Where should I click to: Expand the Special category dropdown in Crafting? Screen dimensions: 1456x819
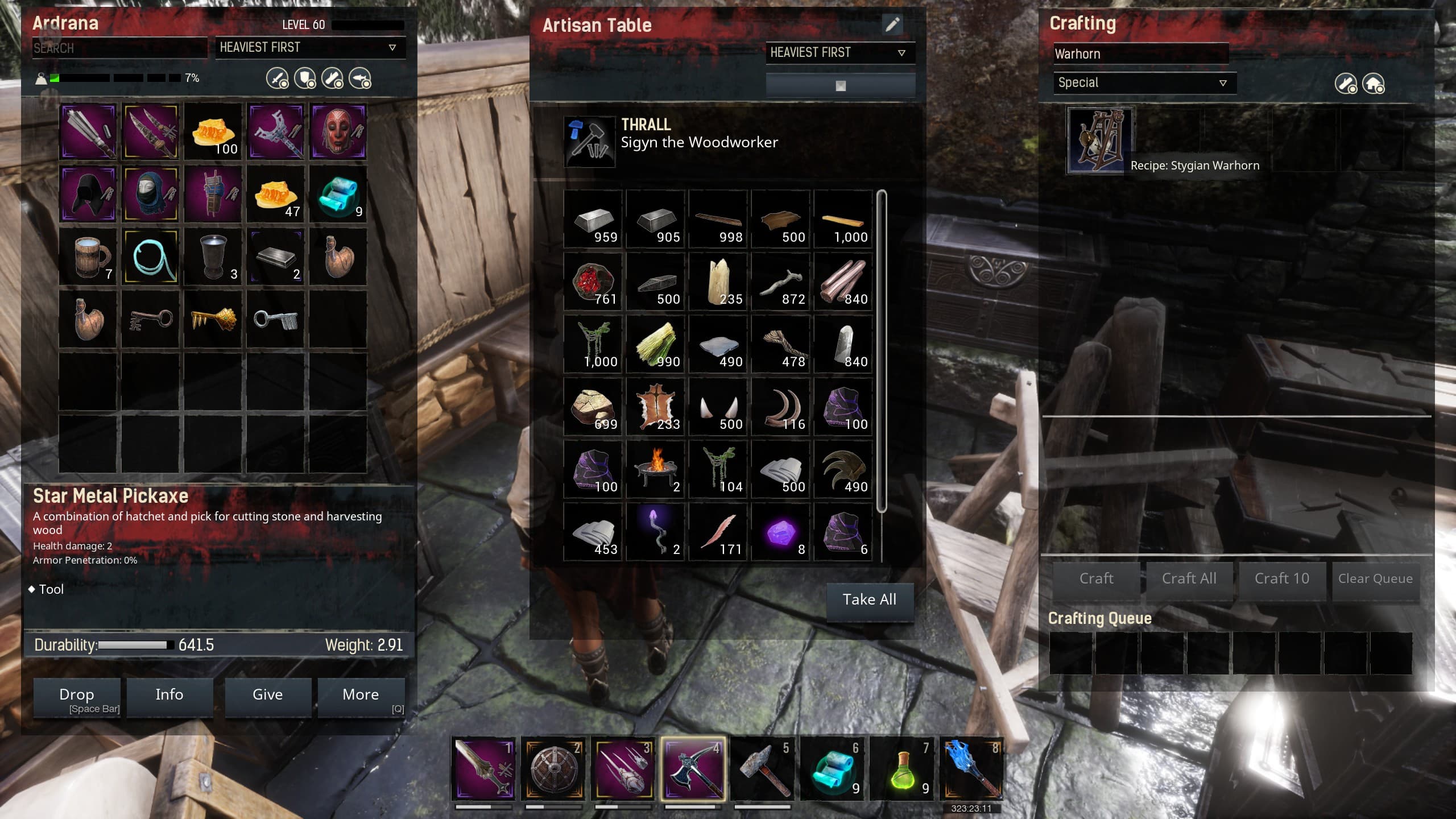coord(1142,82)
